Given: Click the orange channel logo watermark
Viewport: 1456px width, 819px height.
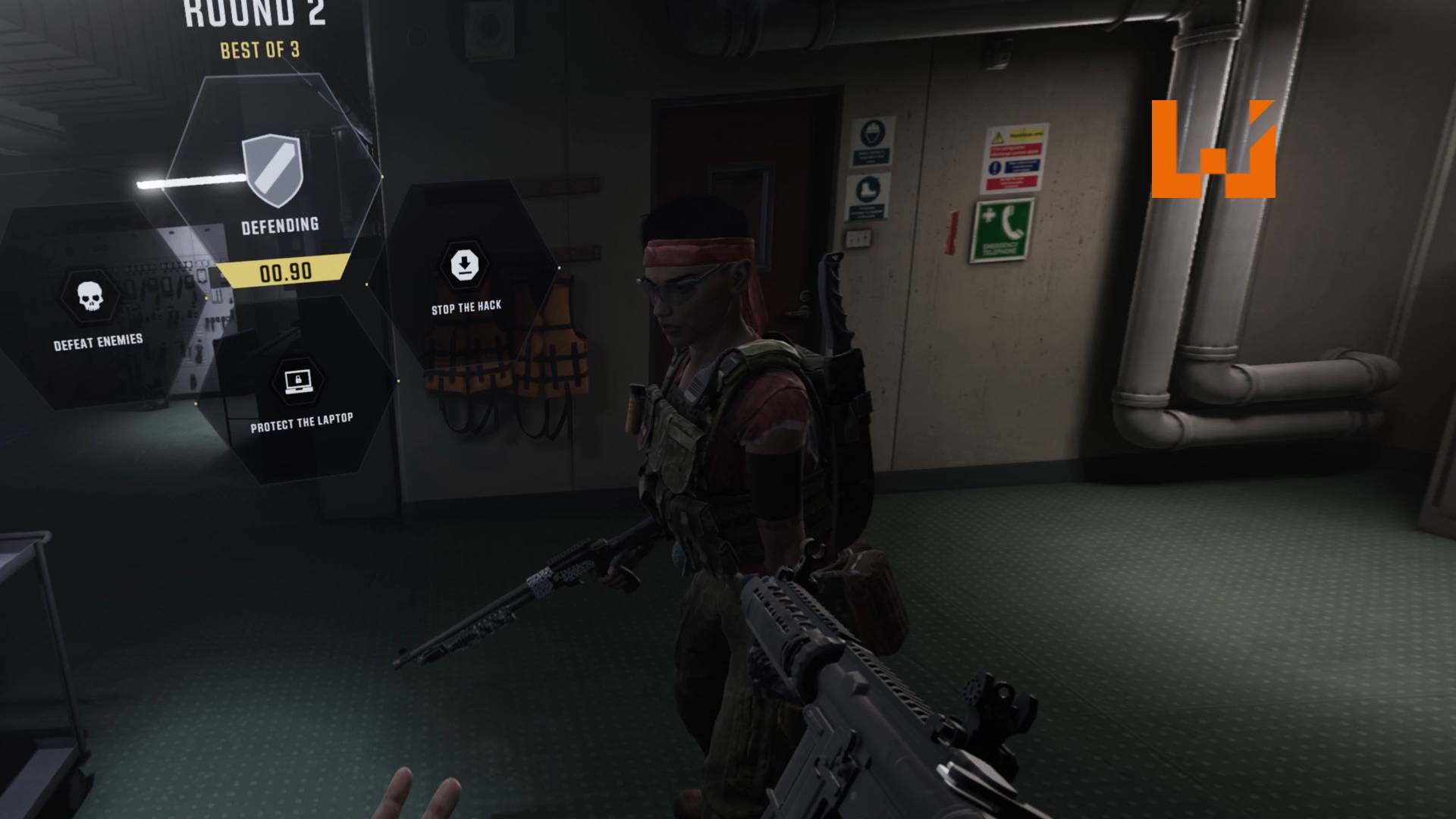Looking at the screenshot, I should point(1213,149).
